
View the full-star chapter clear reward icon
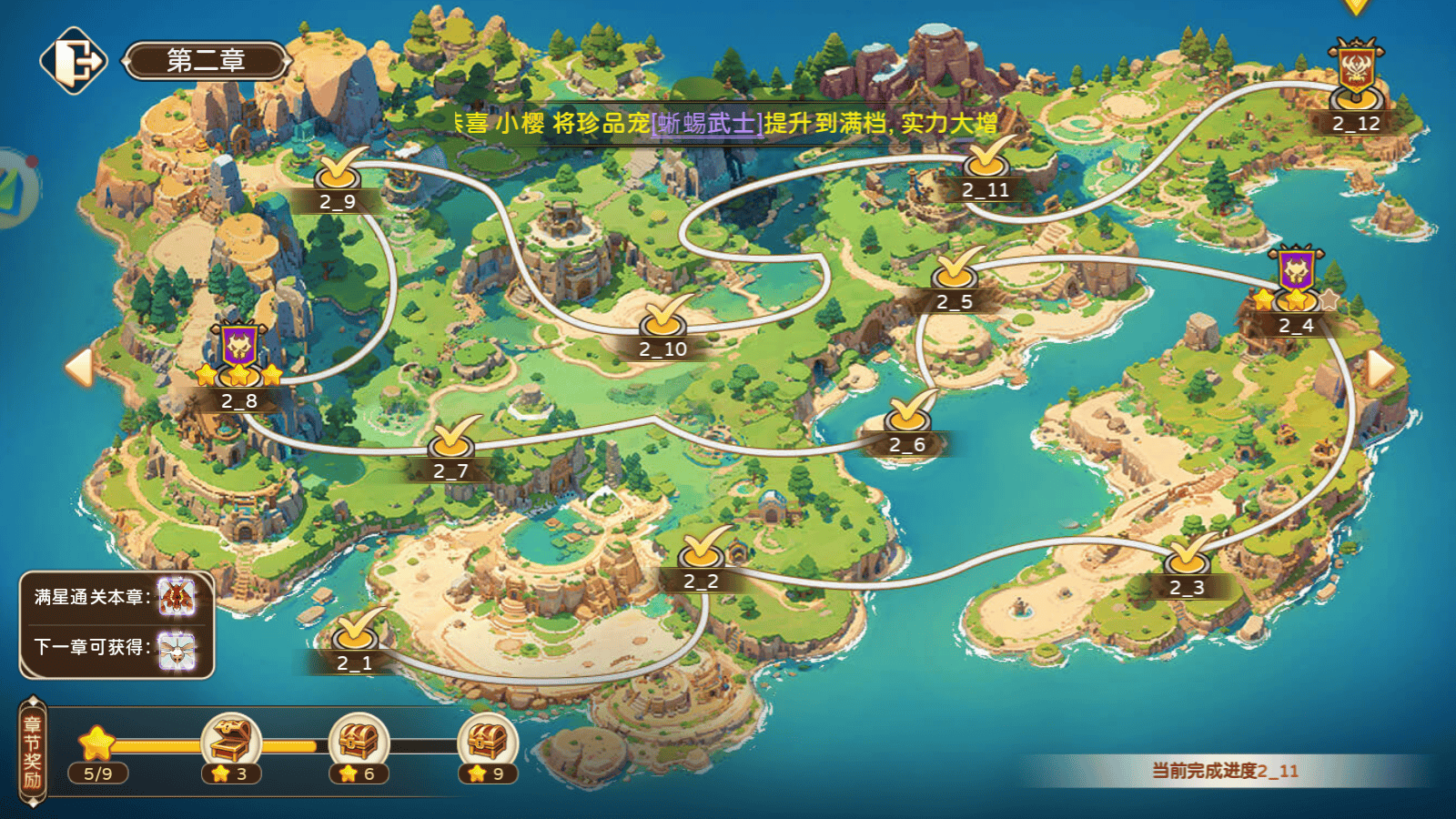[177, 597]
